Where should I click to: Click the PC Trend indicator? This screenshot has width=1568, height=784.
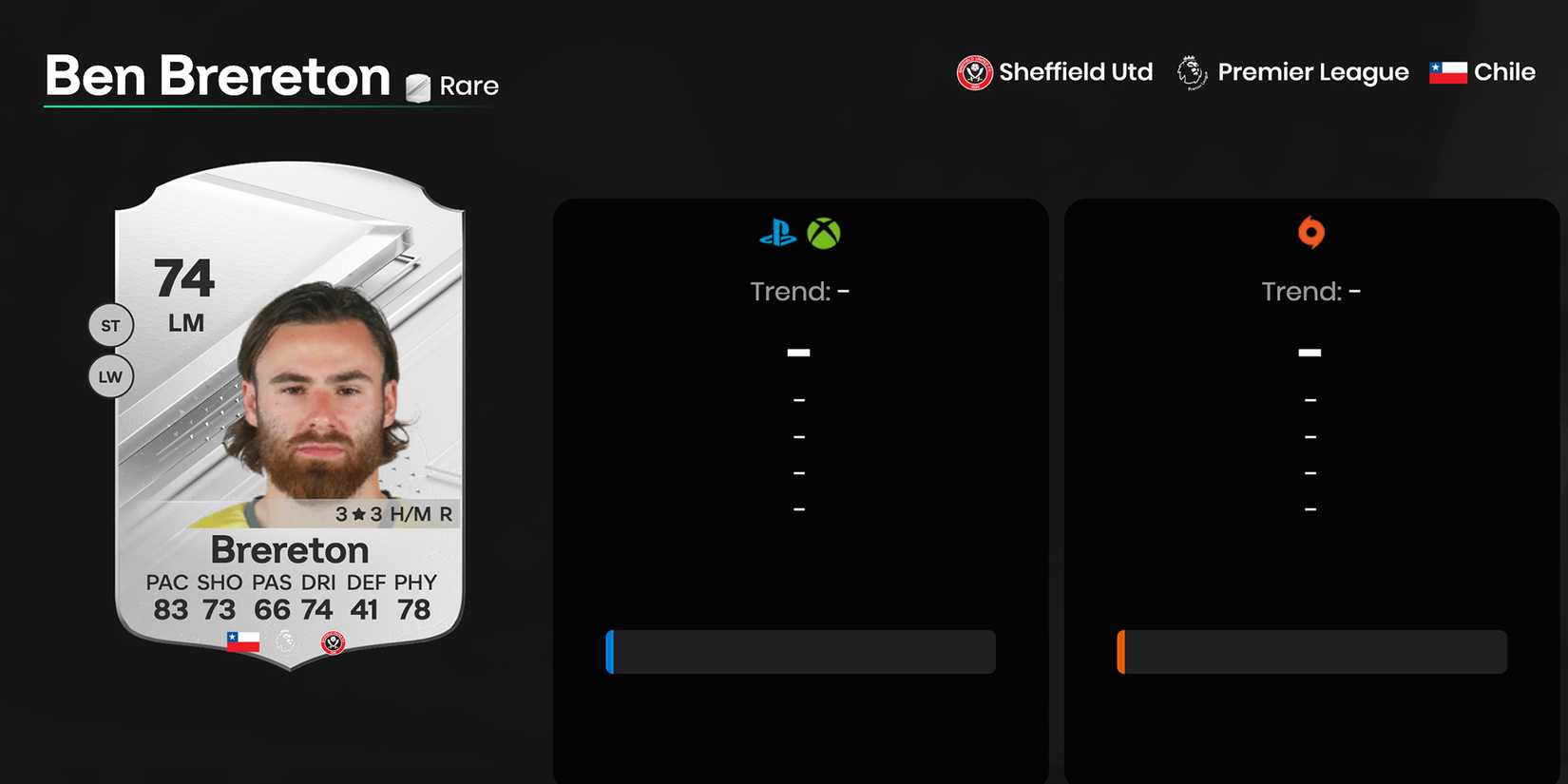(x=1310, y=291)
